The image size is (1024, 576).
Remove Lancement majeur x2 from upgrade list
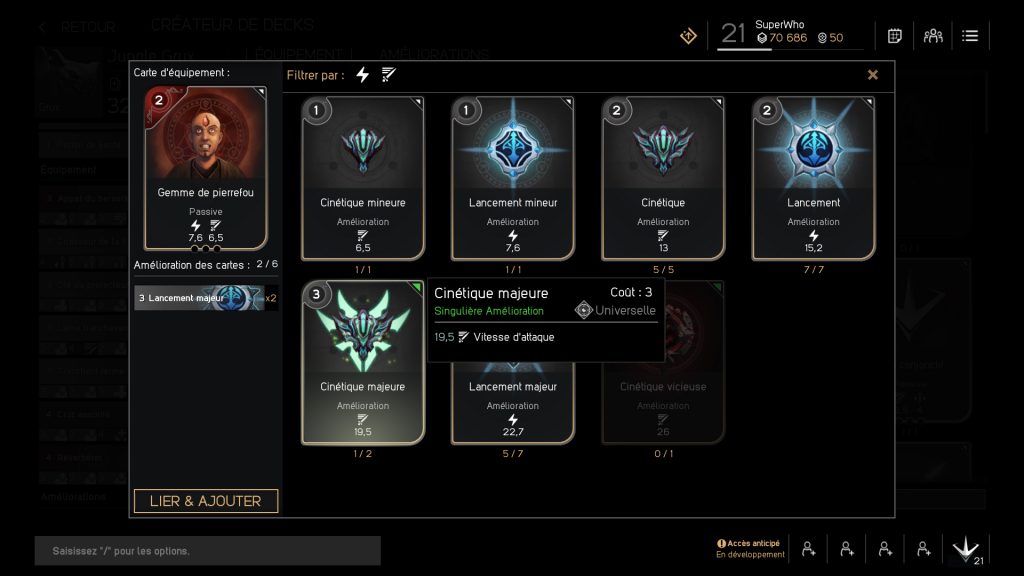point(206,298)
